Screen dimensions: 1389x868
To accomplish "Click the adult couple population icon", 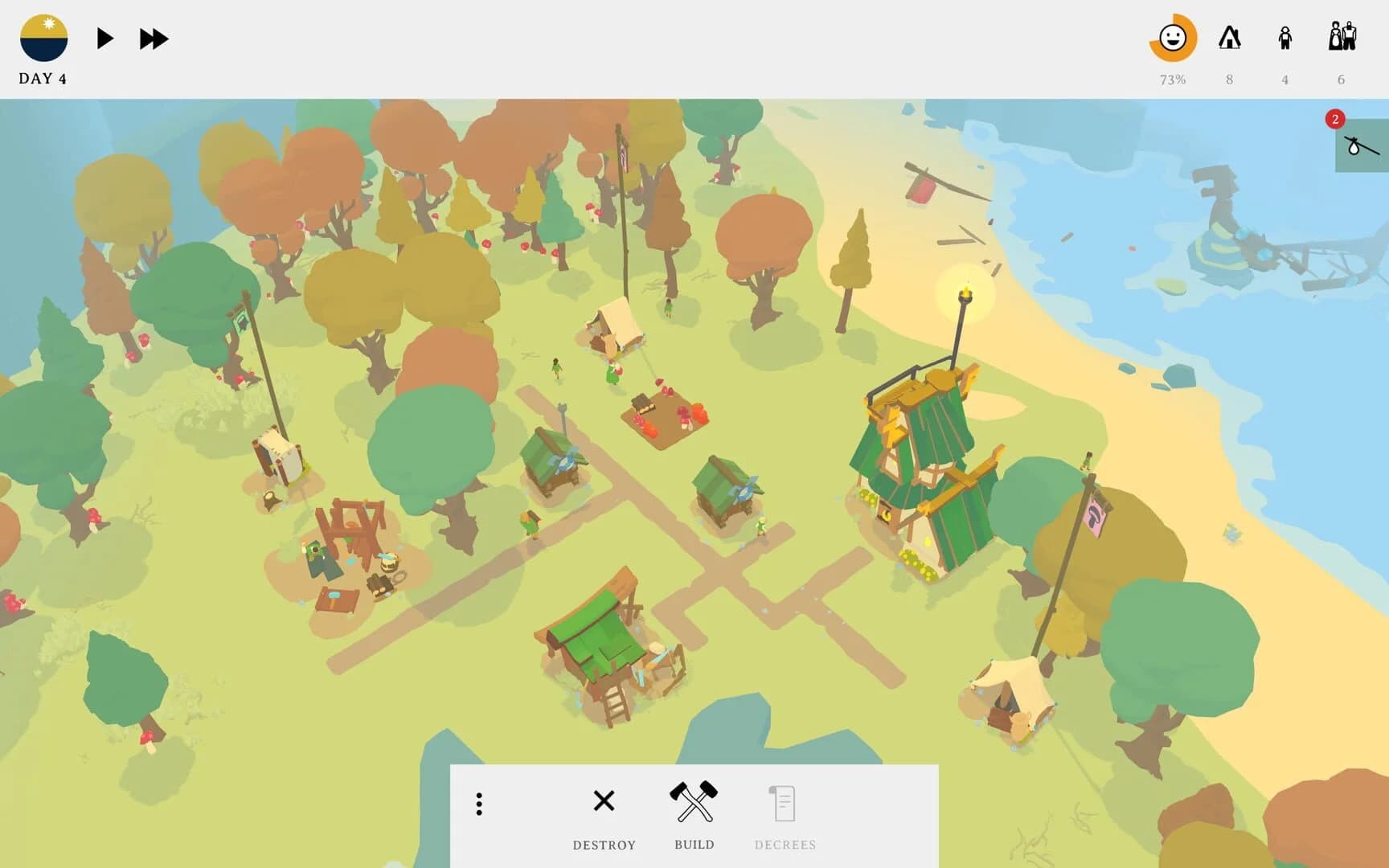I will pos(1341,36).
